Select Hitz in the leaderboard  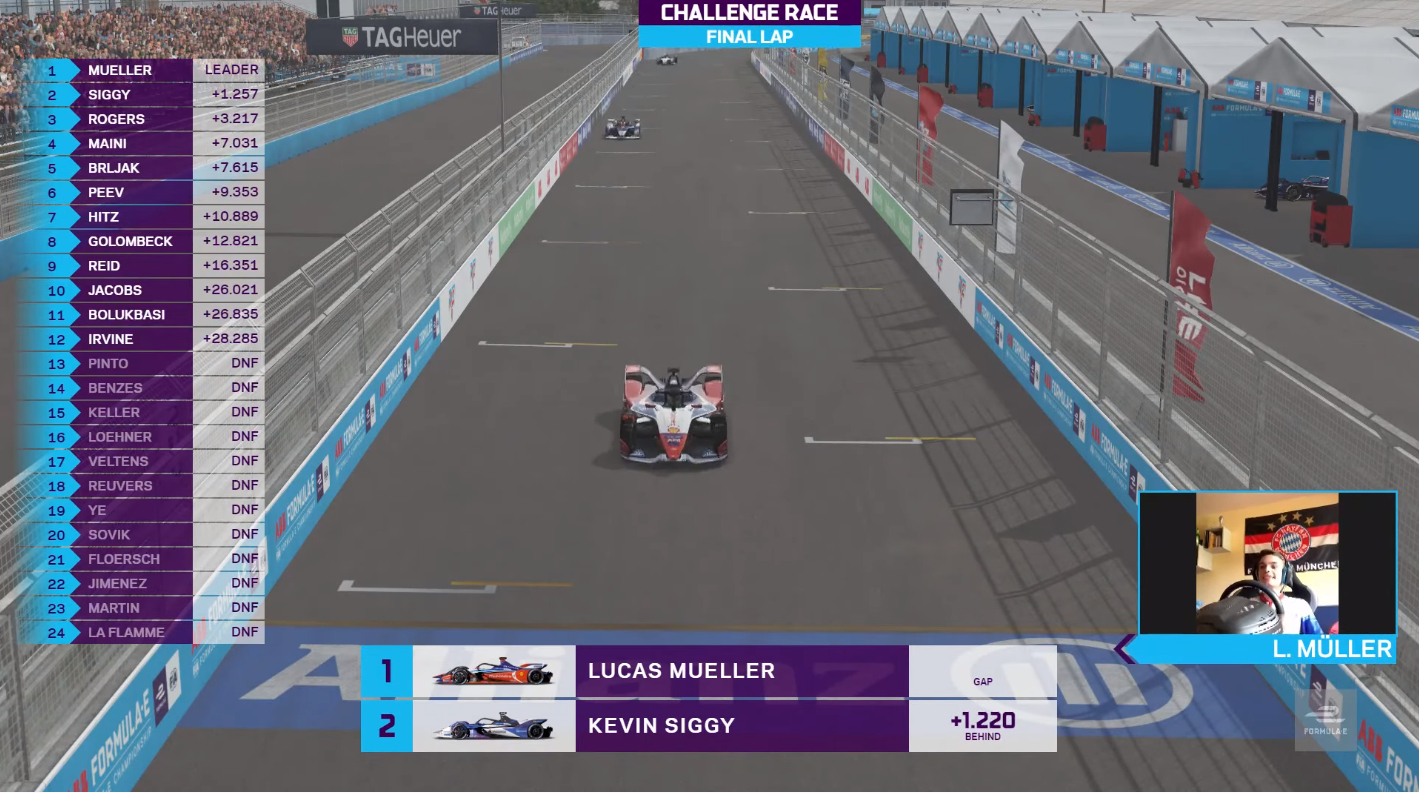click(140, 217)
